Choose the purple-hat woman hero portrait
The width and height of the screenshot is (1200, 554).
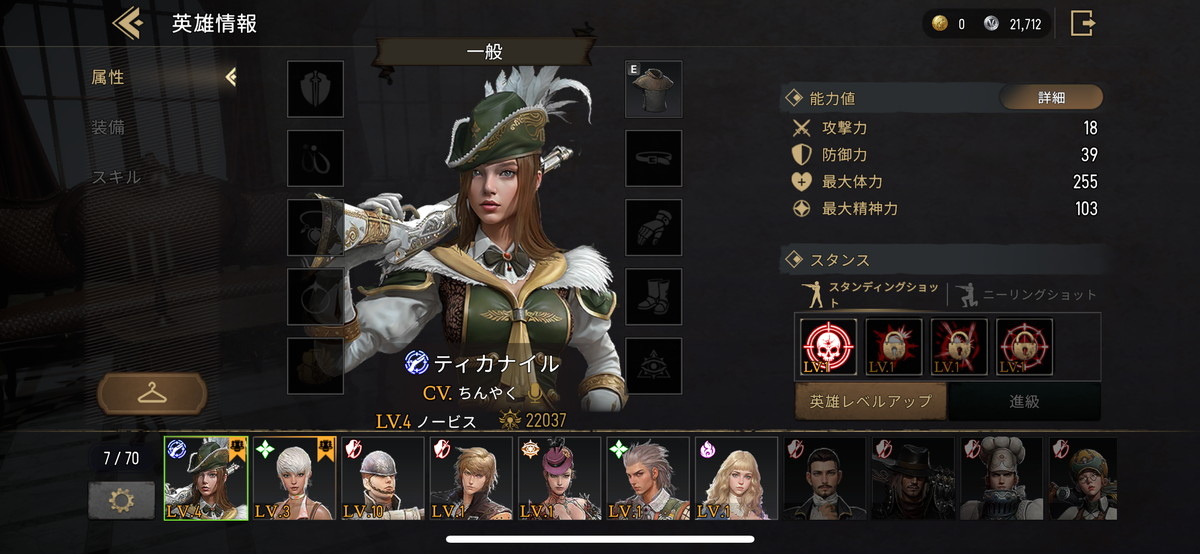pos(560,478)
